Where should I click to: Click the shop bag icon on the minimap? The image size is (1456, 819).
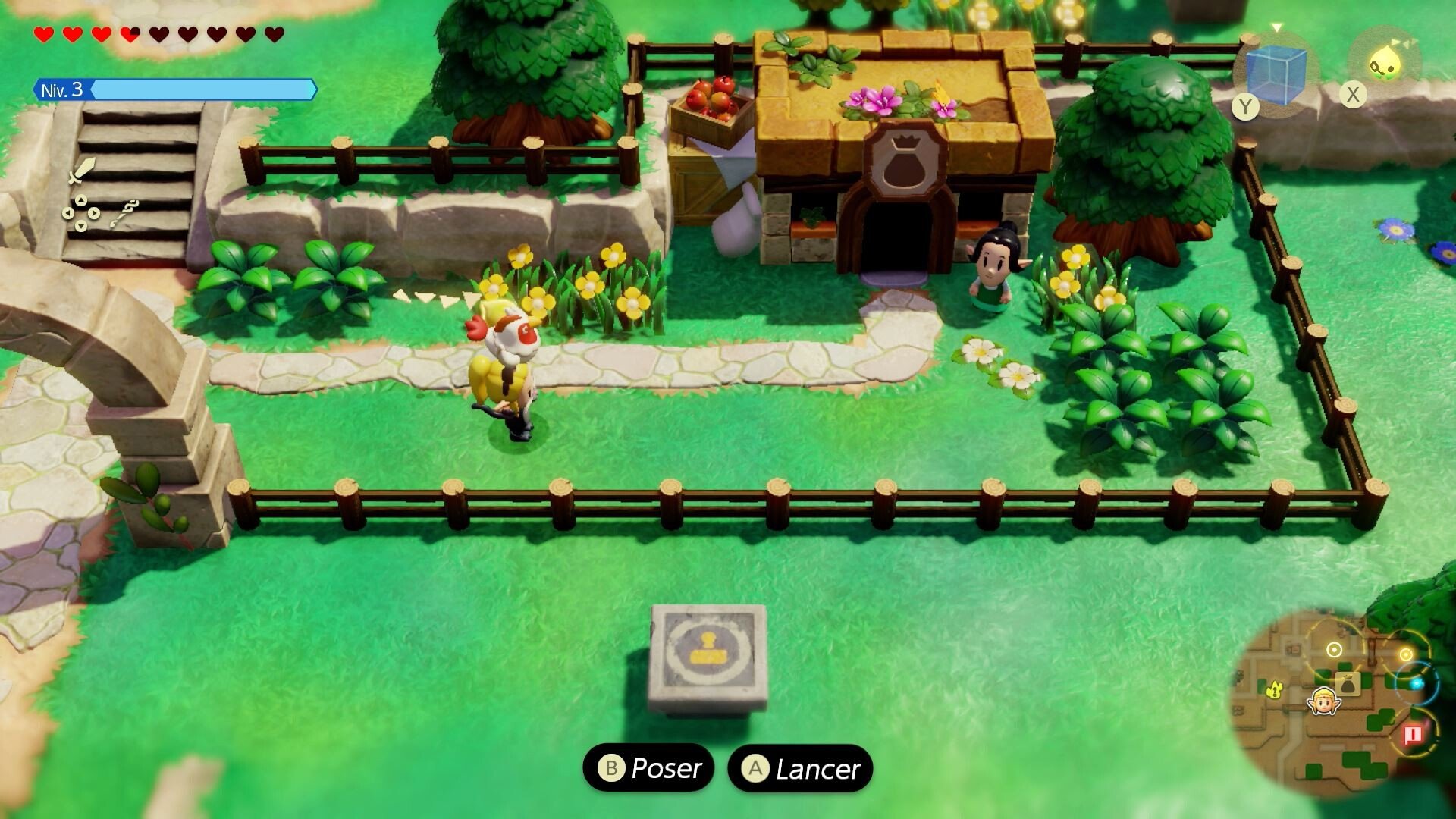tap(1348, 682)
